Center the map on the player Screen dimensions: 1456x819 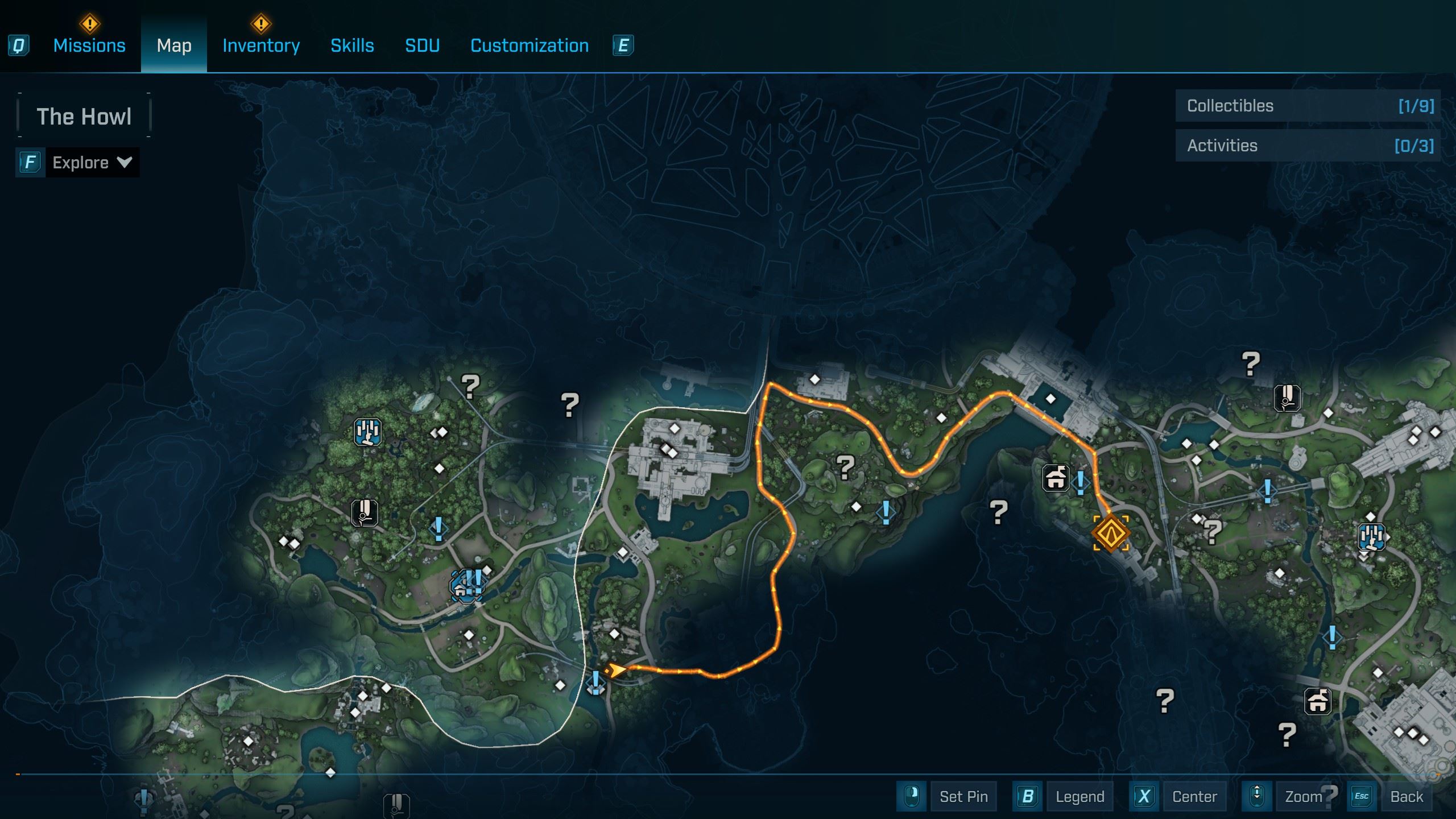(1194, 796)
